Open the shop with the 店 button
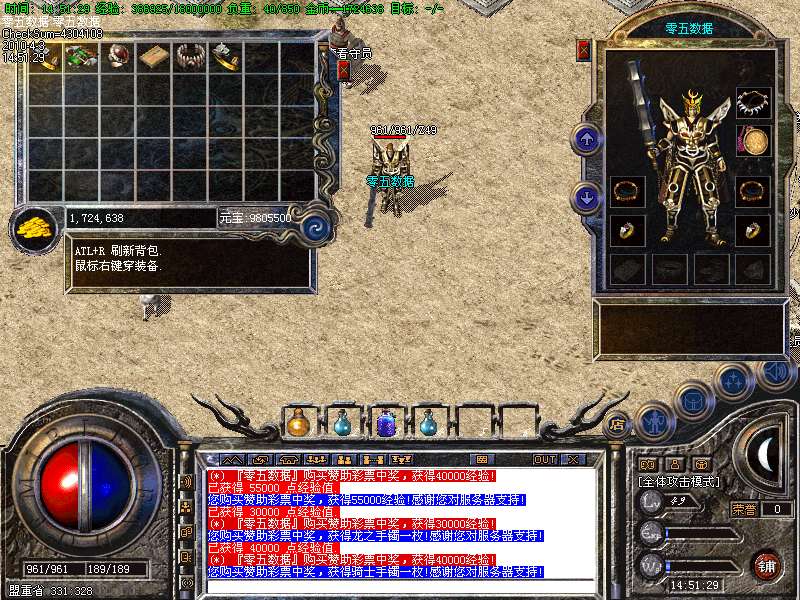 point(617,423)
